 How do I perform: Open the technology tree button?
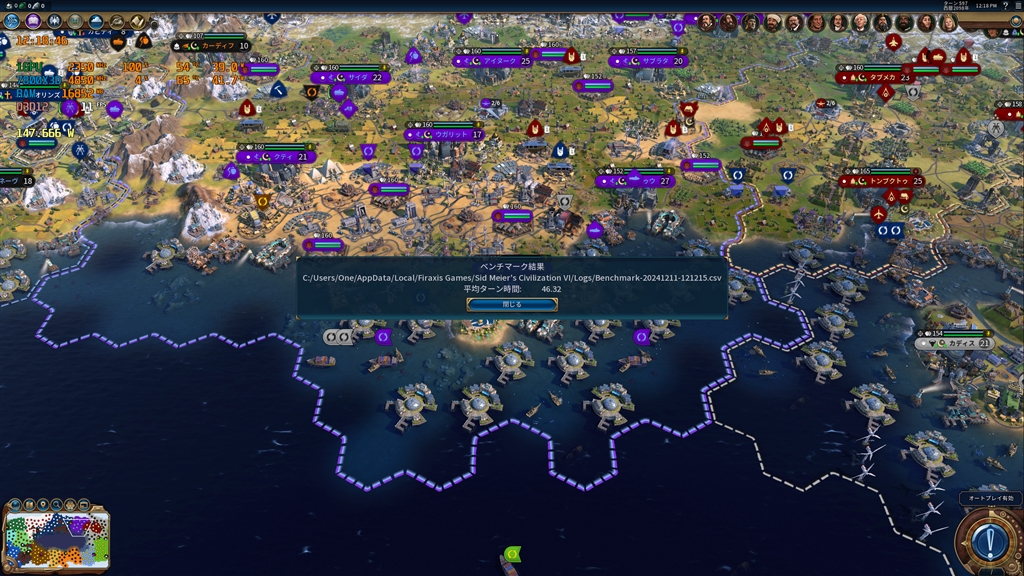click(x=11, y=21)
